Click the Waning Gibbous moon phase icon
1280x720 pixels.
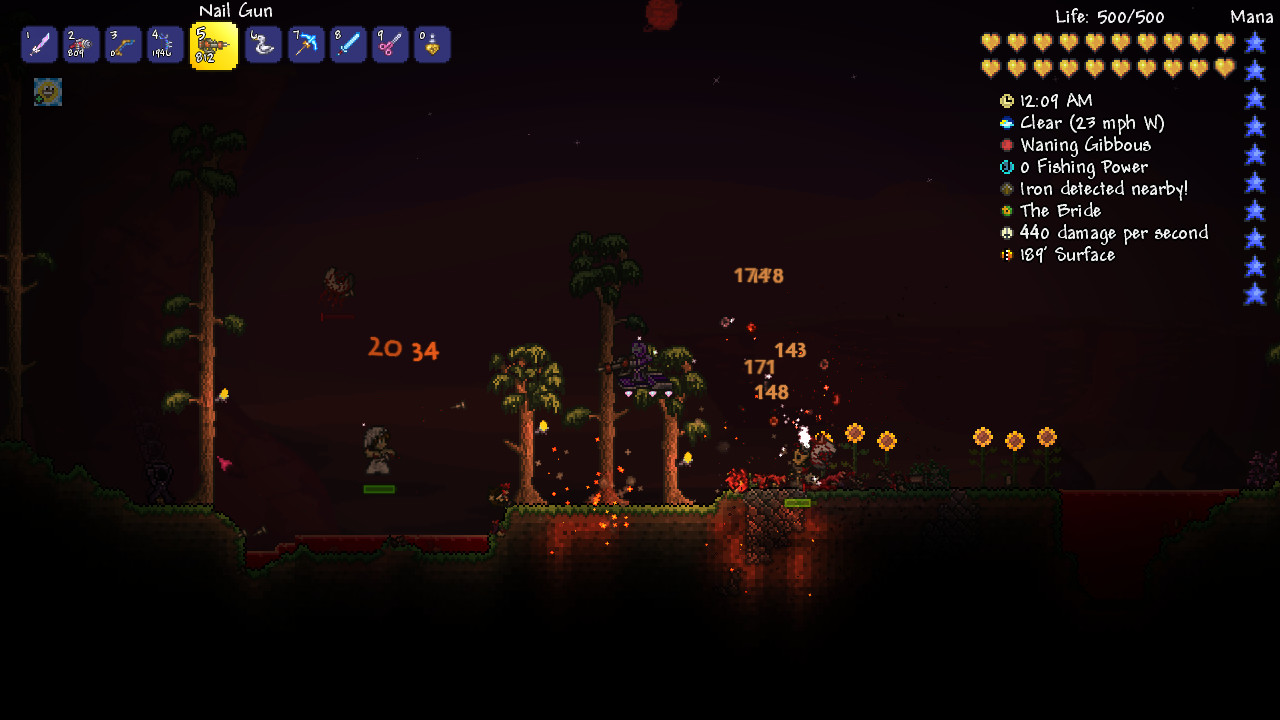1005,144
